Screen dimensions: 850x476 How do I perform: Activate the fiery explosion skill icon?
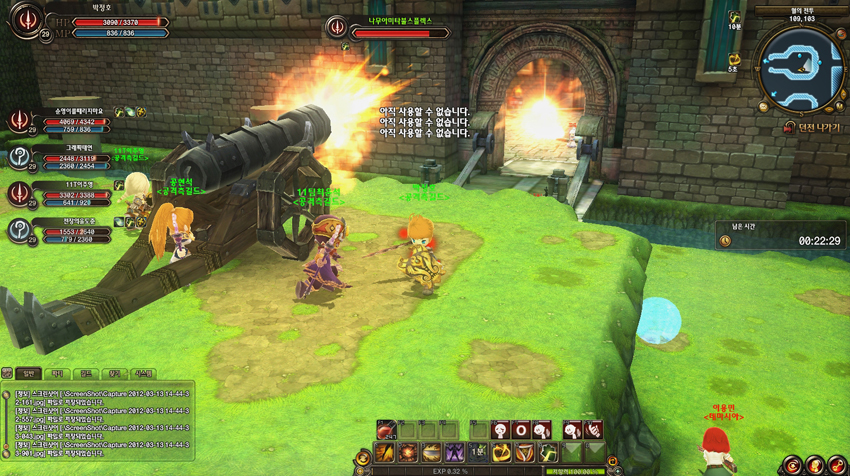pyautogui.click(x=407, y=453)
